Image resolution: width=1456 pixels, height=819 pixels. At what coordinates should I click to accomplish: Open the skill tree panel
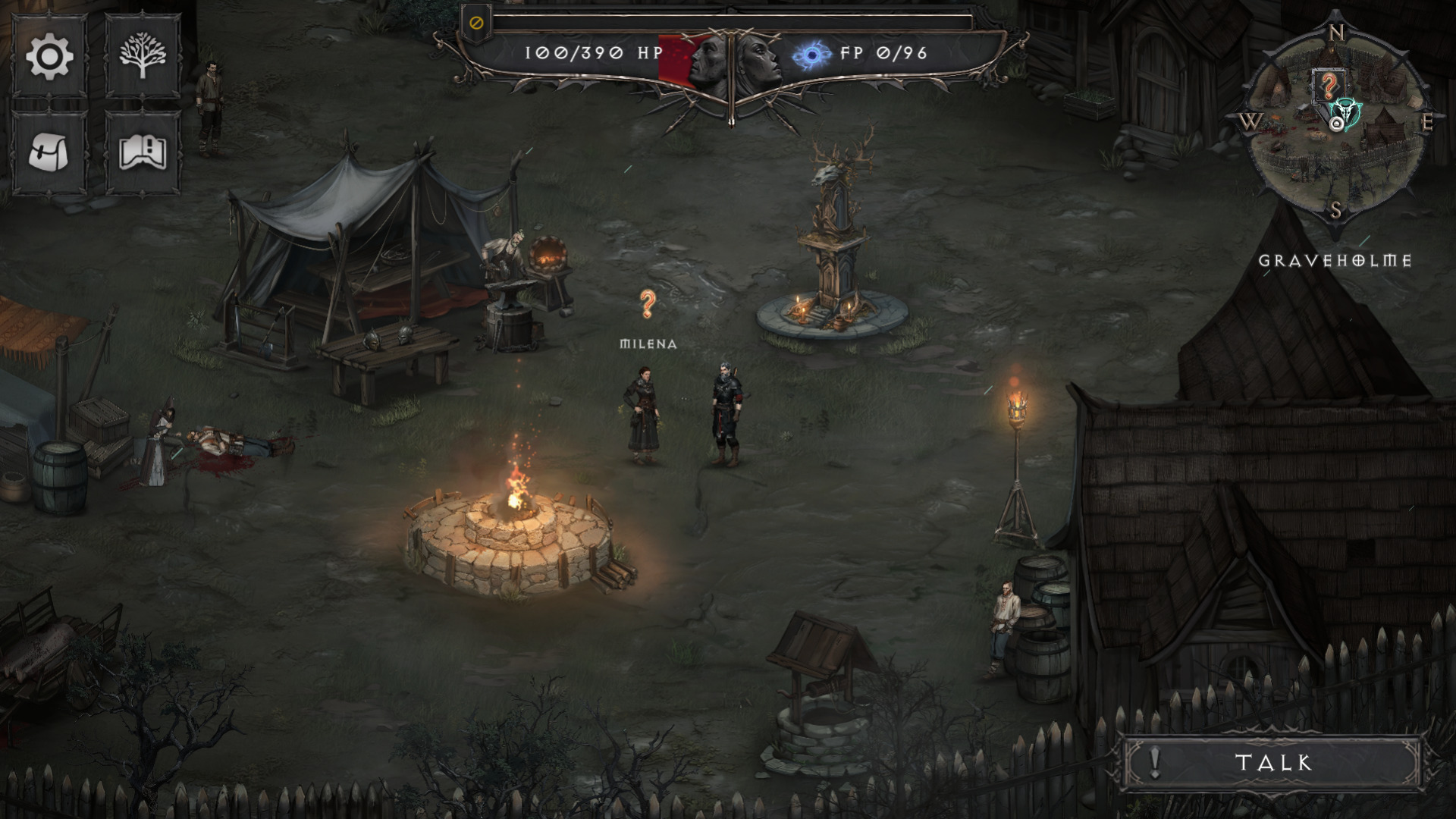[143, 57]
